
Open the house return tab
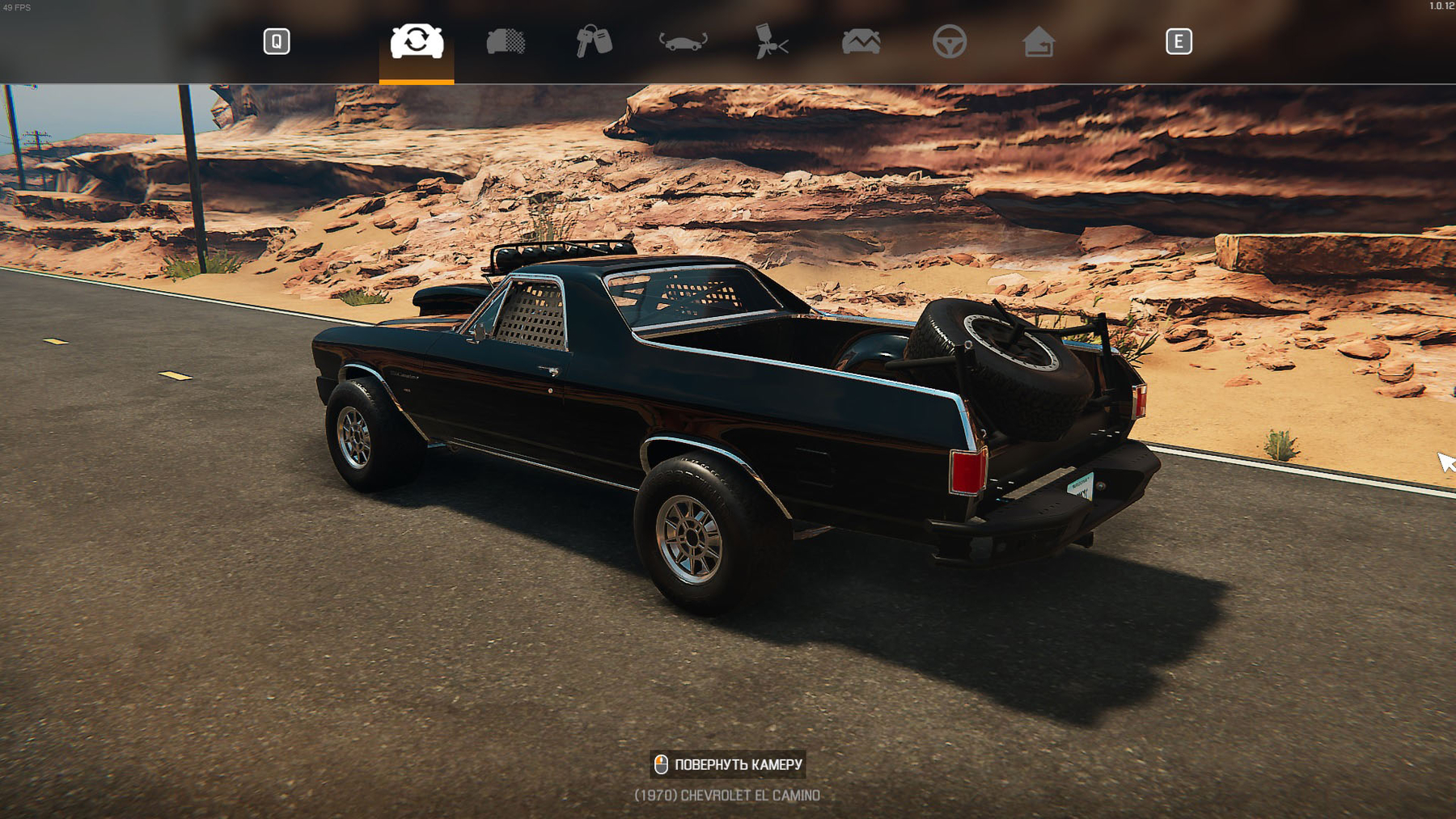coord(1039,41)
